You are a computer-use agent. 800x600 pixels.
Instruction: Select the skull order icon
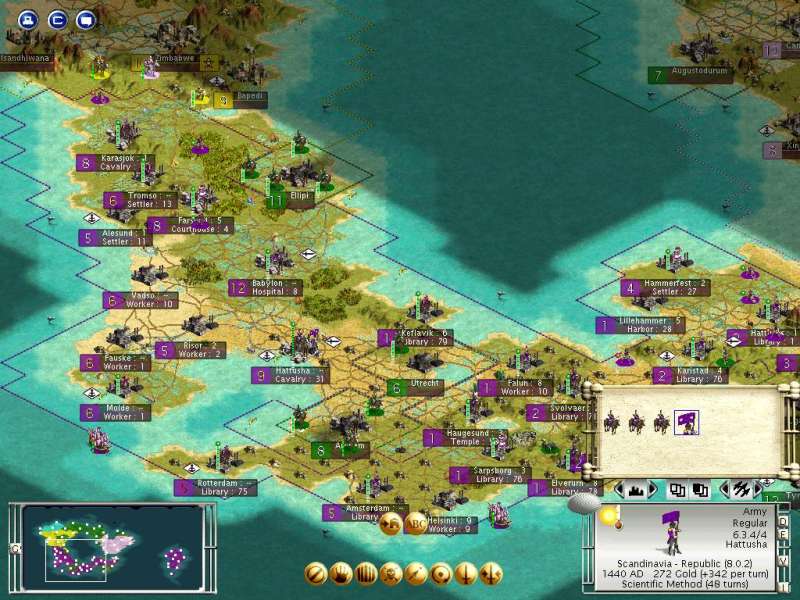(x=391, y=574)
